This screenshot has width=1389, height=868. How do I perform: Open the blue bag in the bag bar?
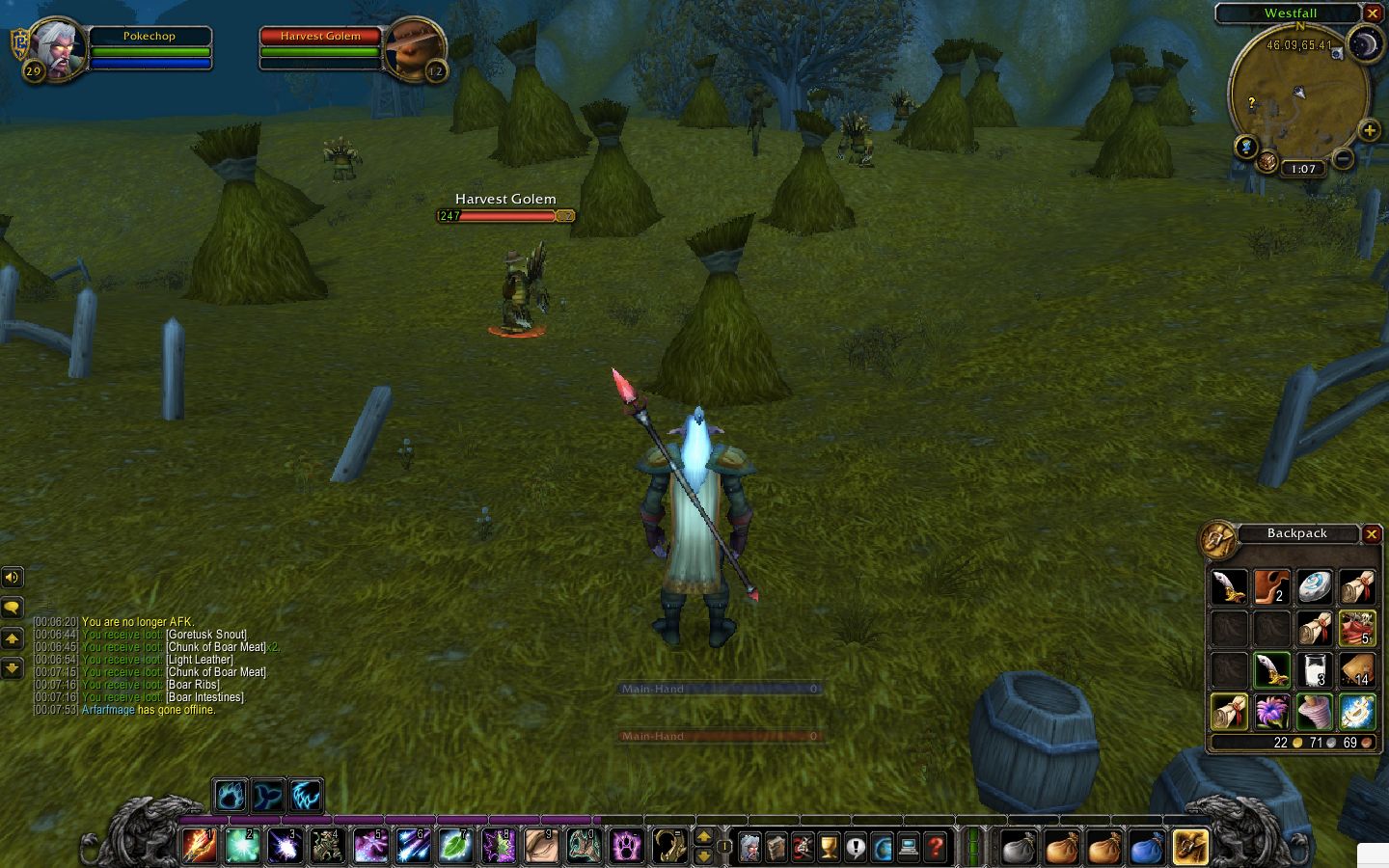(1146, 847)
